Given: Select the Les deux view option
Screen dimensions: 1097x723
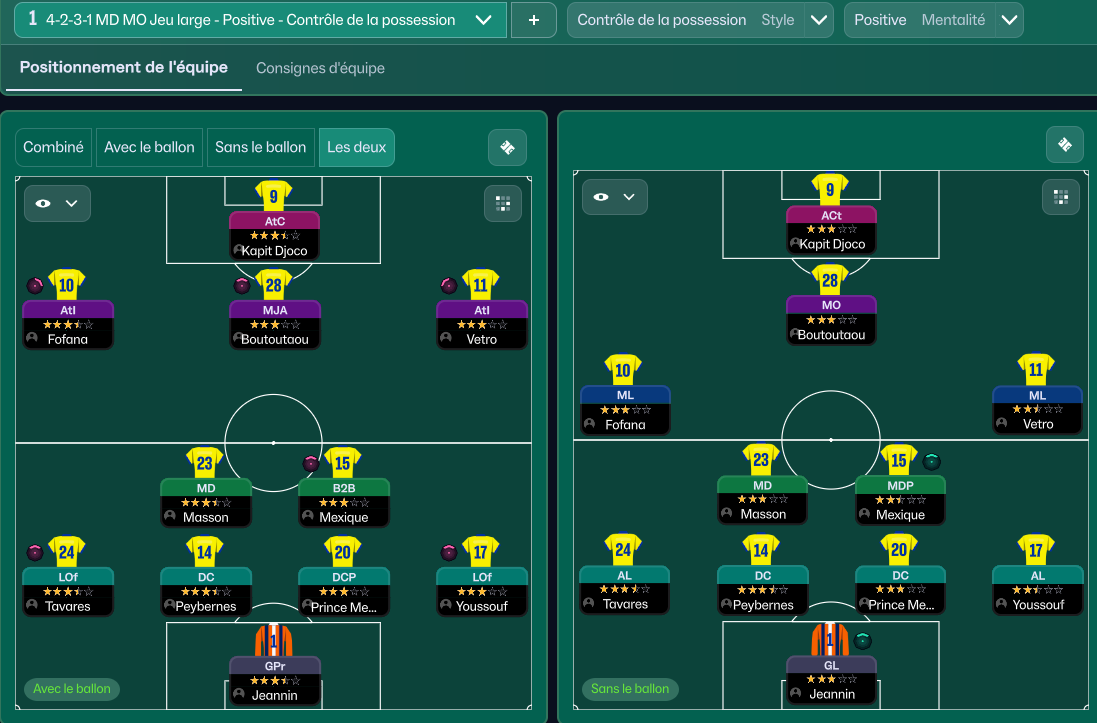Looking at the screenshot, I should [356, 147].
